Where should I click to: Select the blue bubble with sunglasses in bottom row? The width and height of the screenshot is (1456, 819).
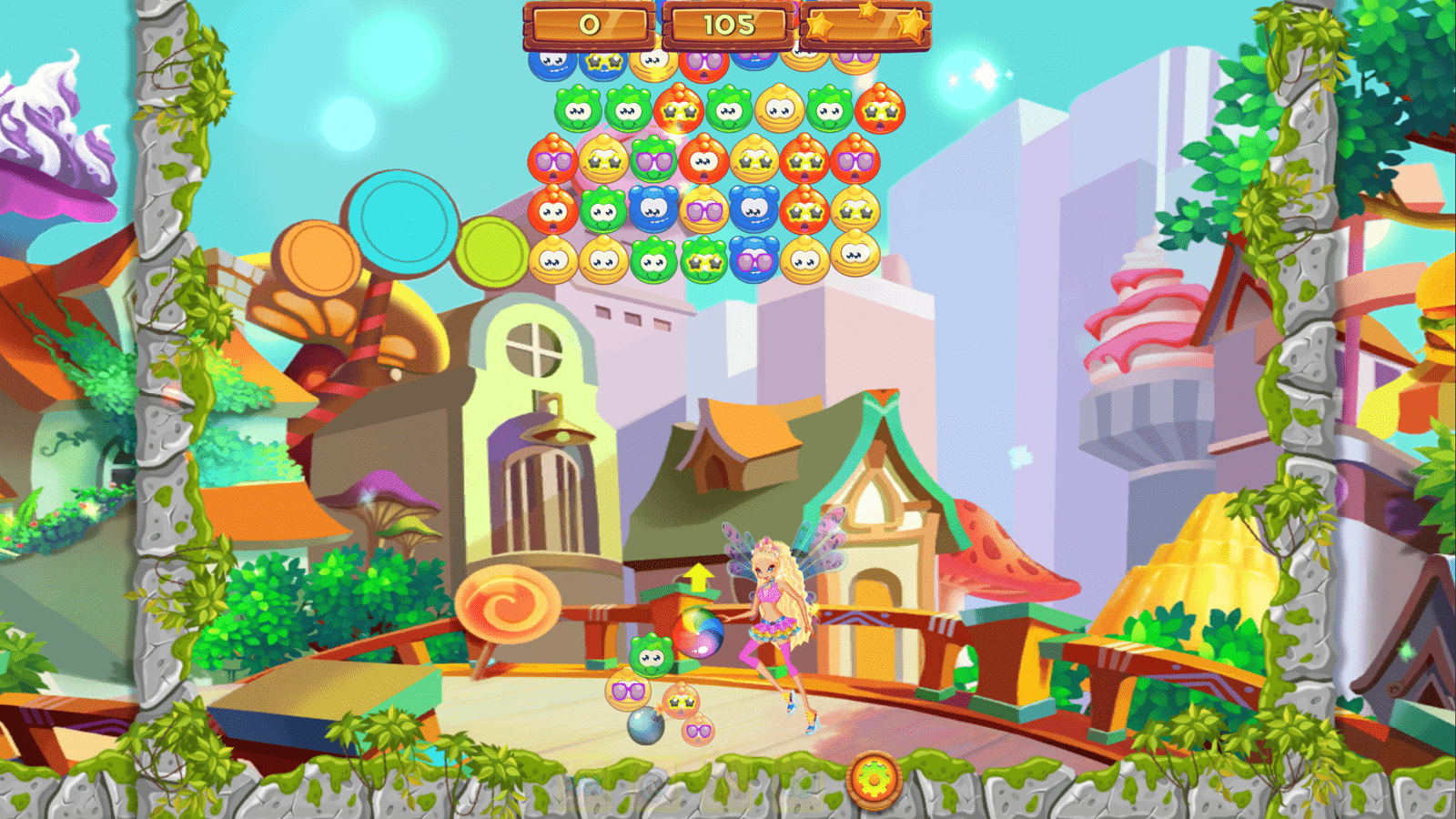(x=753, y=258)
